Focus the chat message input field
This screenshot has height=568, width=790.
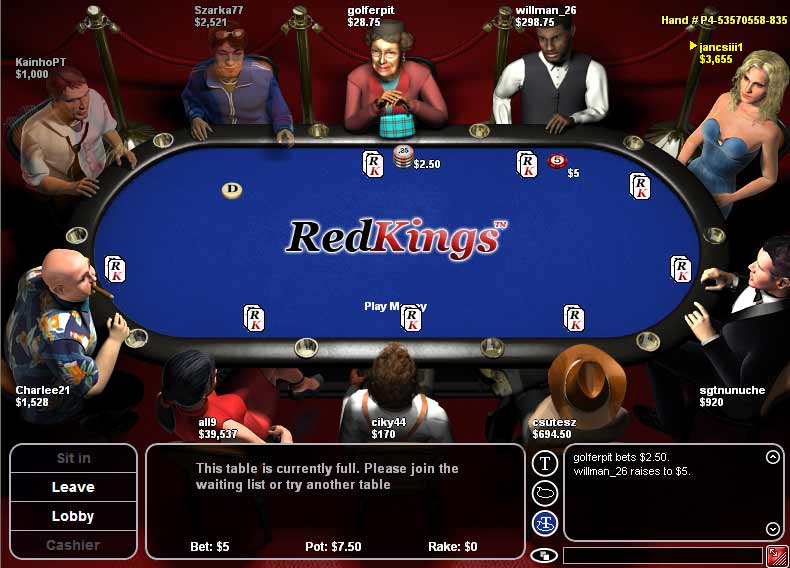[x=662, y=555]
